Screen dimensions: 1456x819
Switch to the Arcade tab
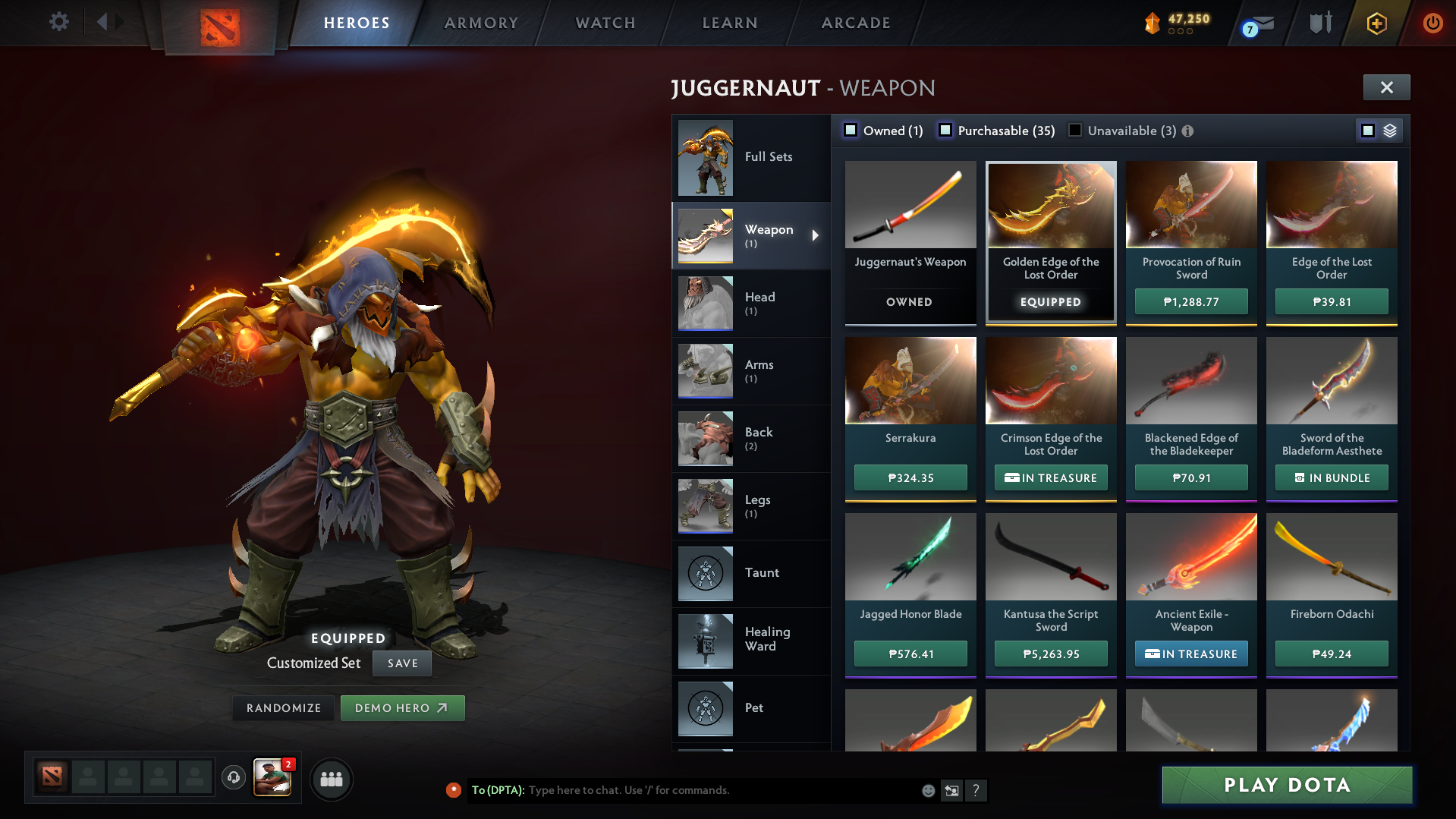[x=854, y=23]
